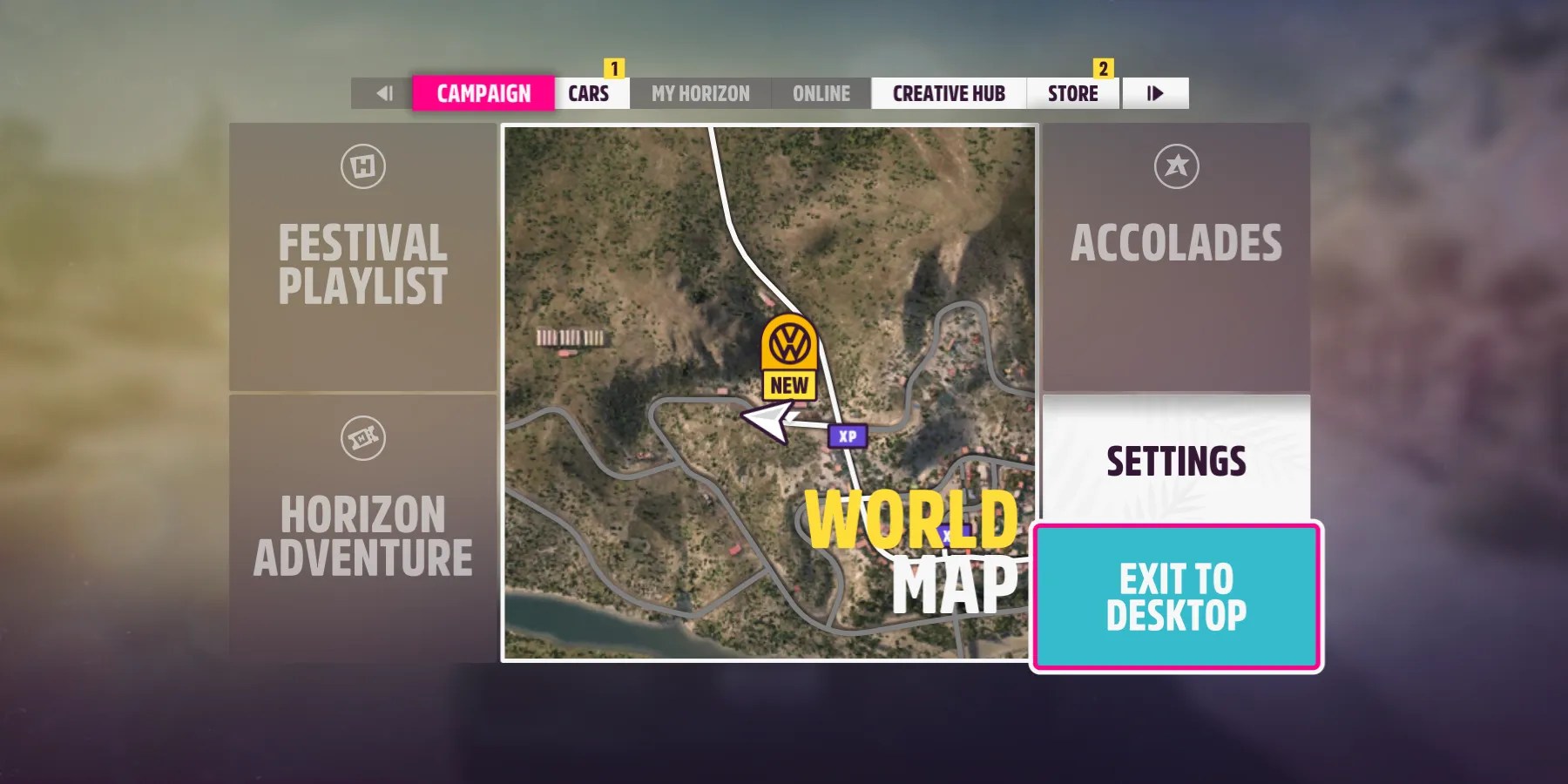Click the NEW banner under the VW marker
This screenshot has height=784, width=1568.
coord(788,385)
